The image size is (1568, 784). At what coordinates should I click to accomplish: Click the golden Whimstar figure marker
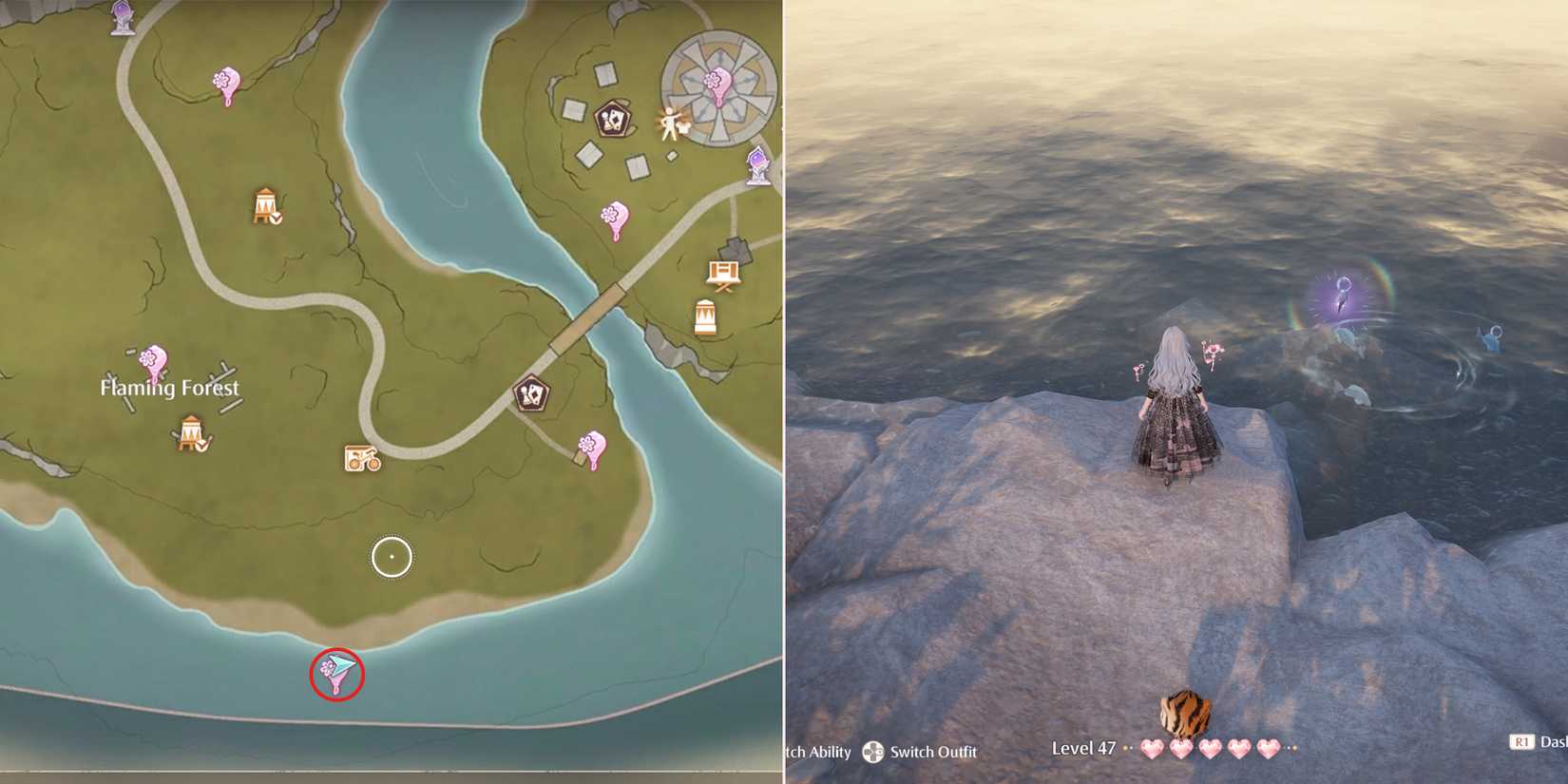[x=670, y=124]
